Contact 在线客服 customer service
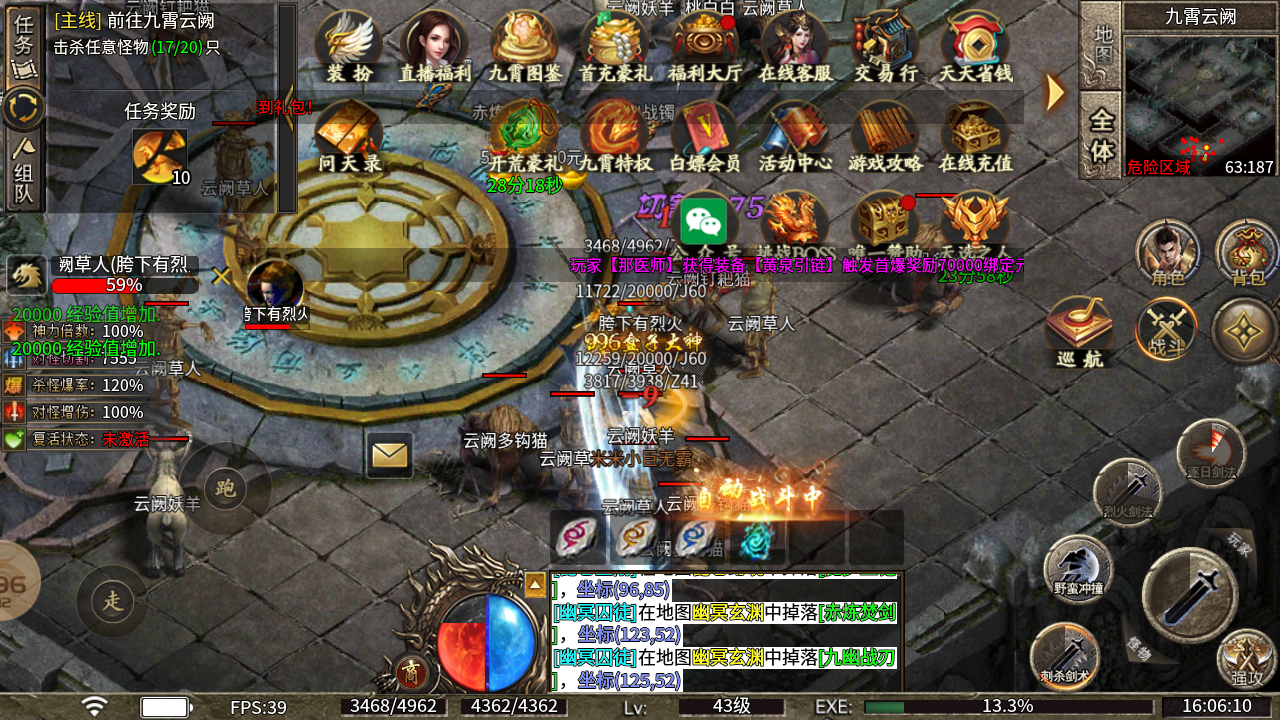 pyautogui.click(x=795, y=47)
